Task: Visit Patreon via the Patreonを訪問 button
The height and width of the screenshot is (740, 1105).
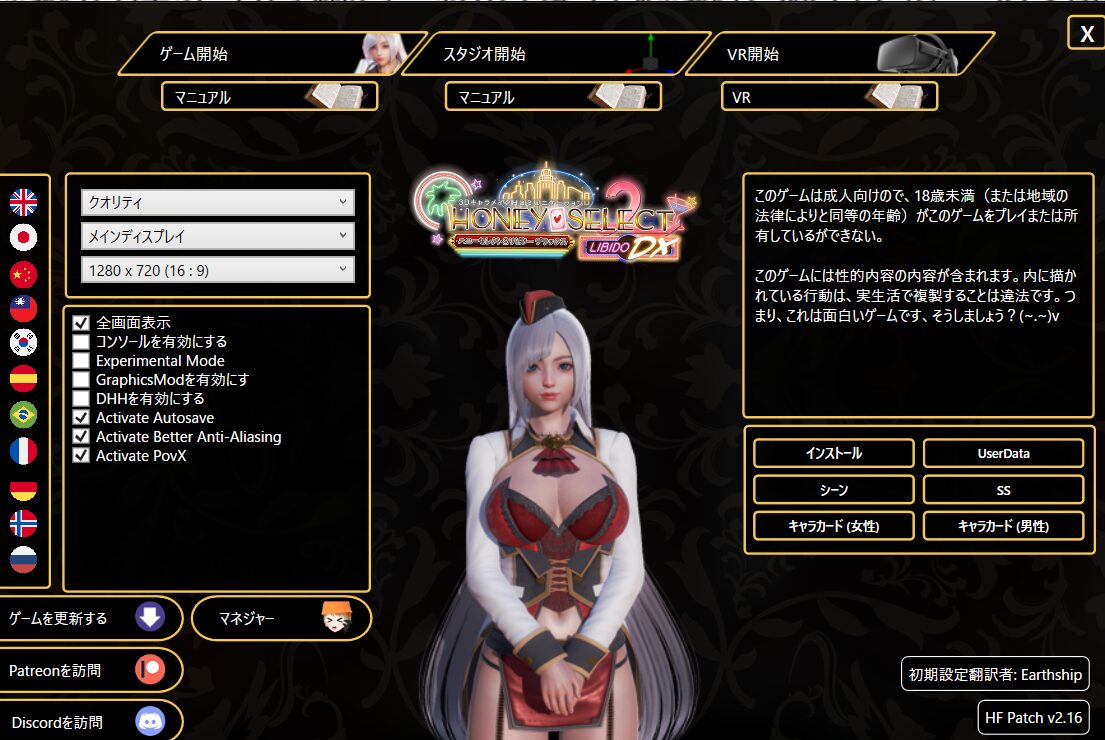Action: point(88,670)
